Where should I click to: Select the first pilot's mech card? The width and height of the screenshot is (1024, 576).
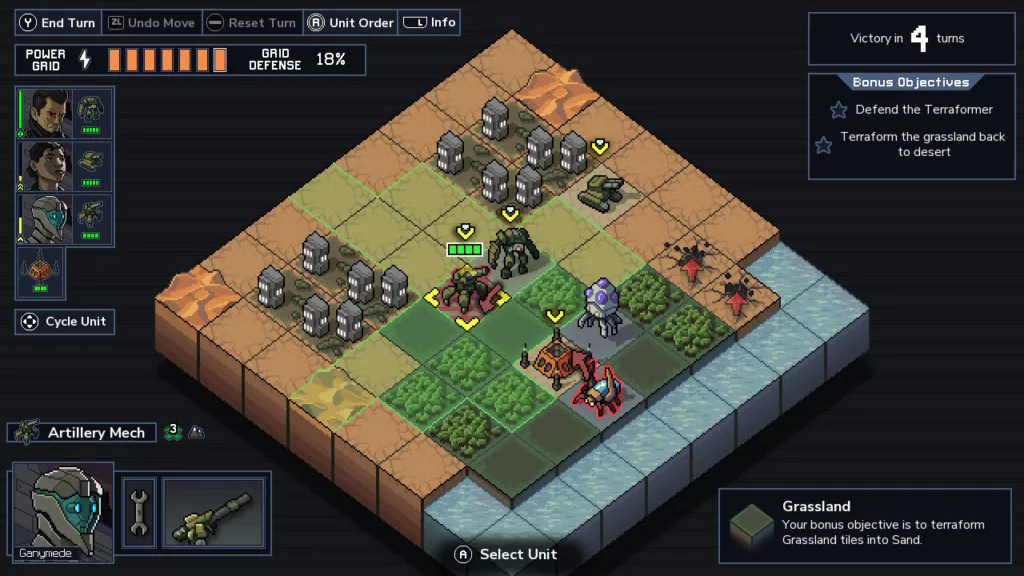tap(65, 113)
